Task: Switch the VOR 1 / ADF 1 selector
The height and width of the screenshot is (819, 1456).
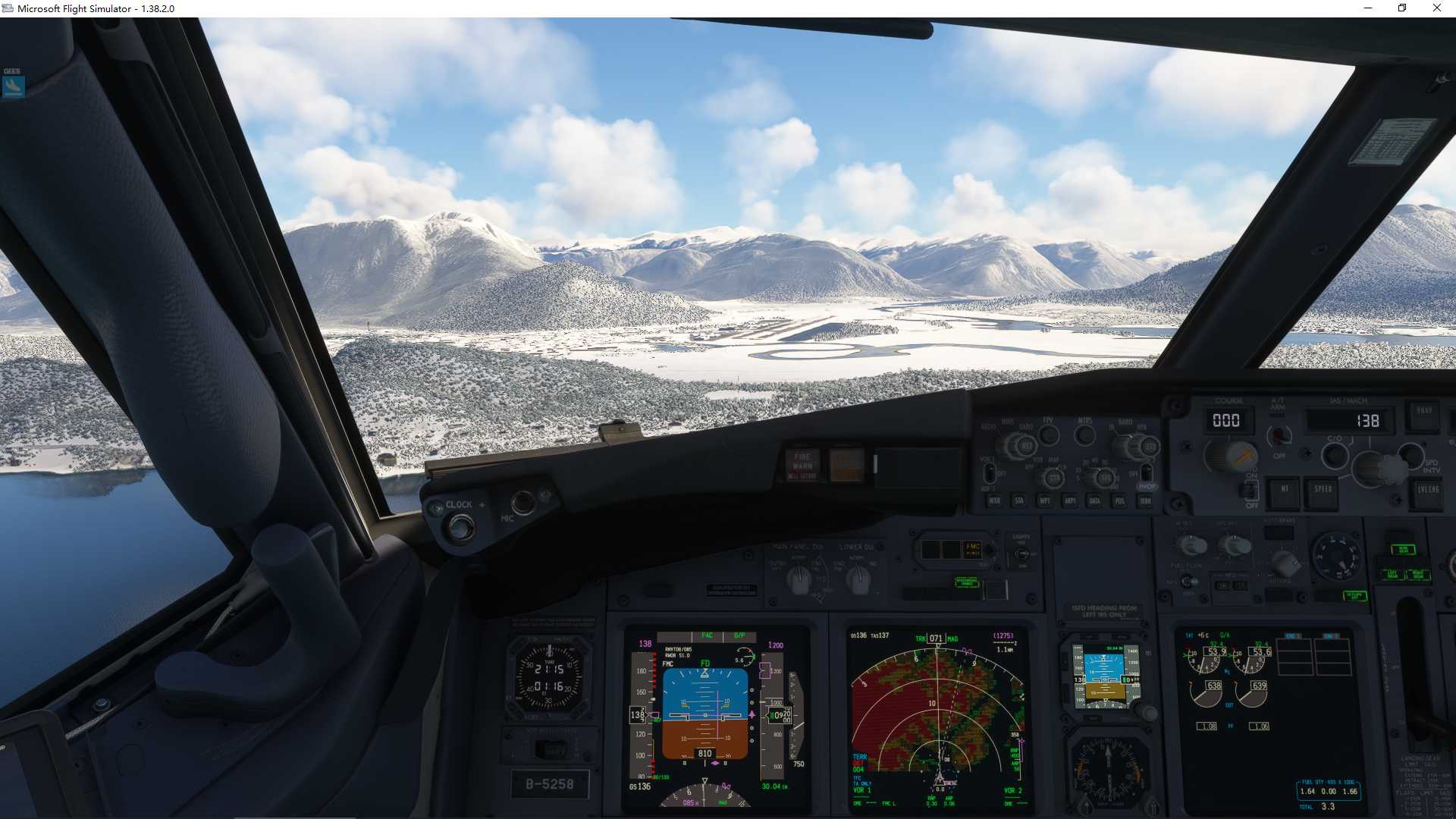Action: click(x=990, y=472)
